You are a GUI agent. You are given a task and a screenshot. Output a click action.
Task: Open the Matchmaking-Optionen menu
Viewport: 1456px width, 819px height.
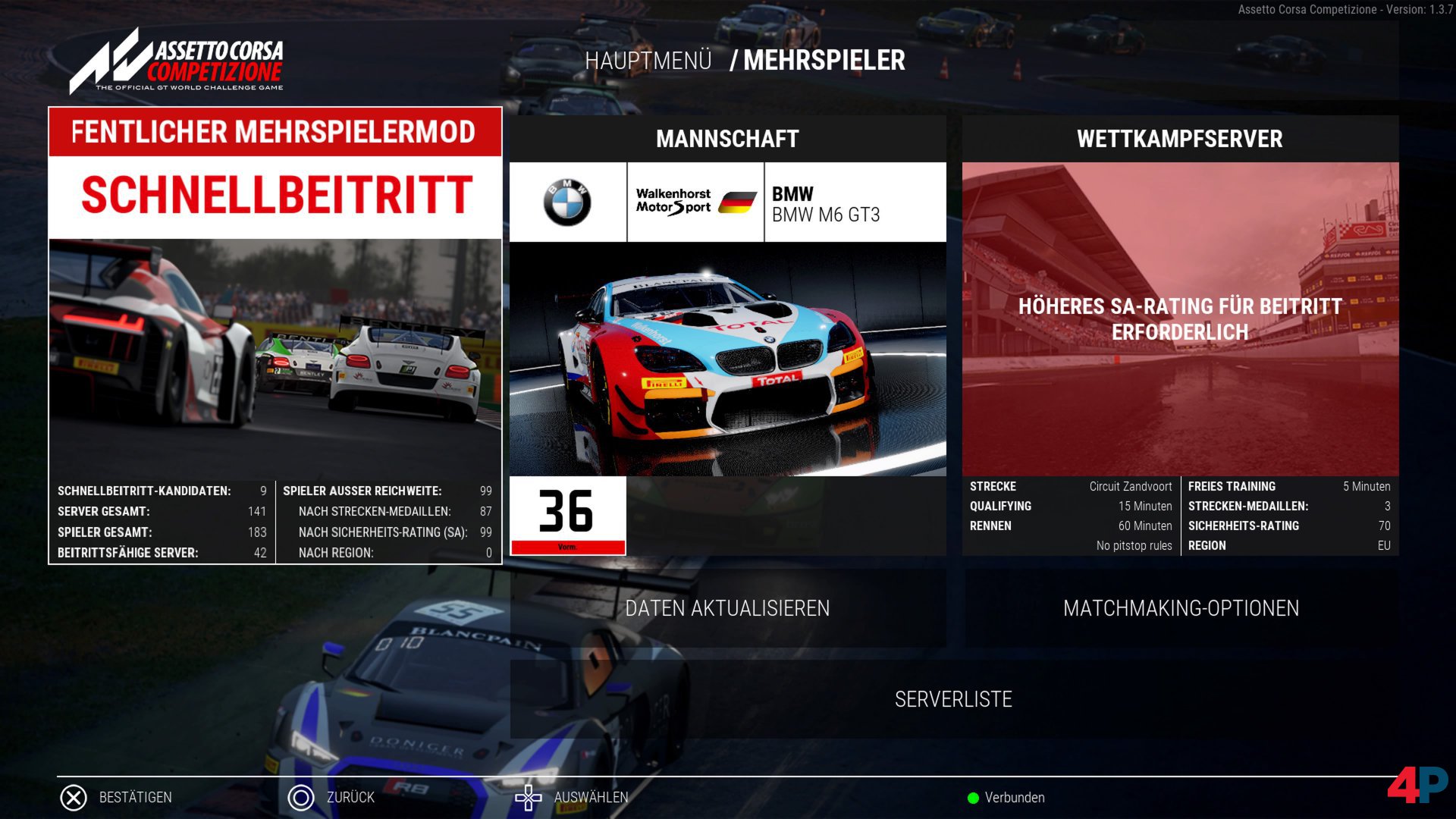click(1181, 608)
